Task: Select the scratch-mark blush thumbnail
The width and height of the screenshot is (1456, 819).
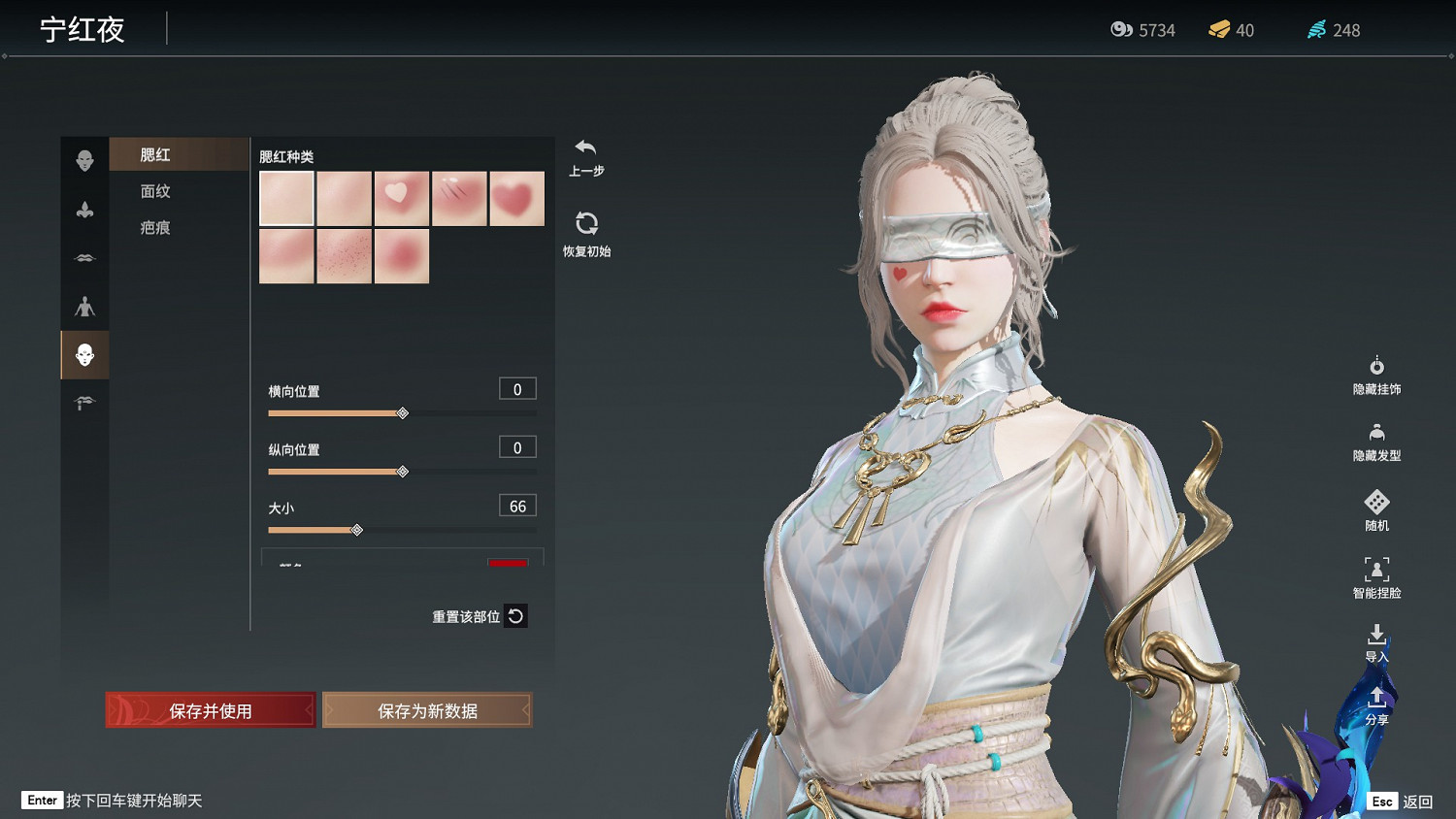Action: pos(459,199)
